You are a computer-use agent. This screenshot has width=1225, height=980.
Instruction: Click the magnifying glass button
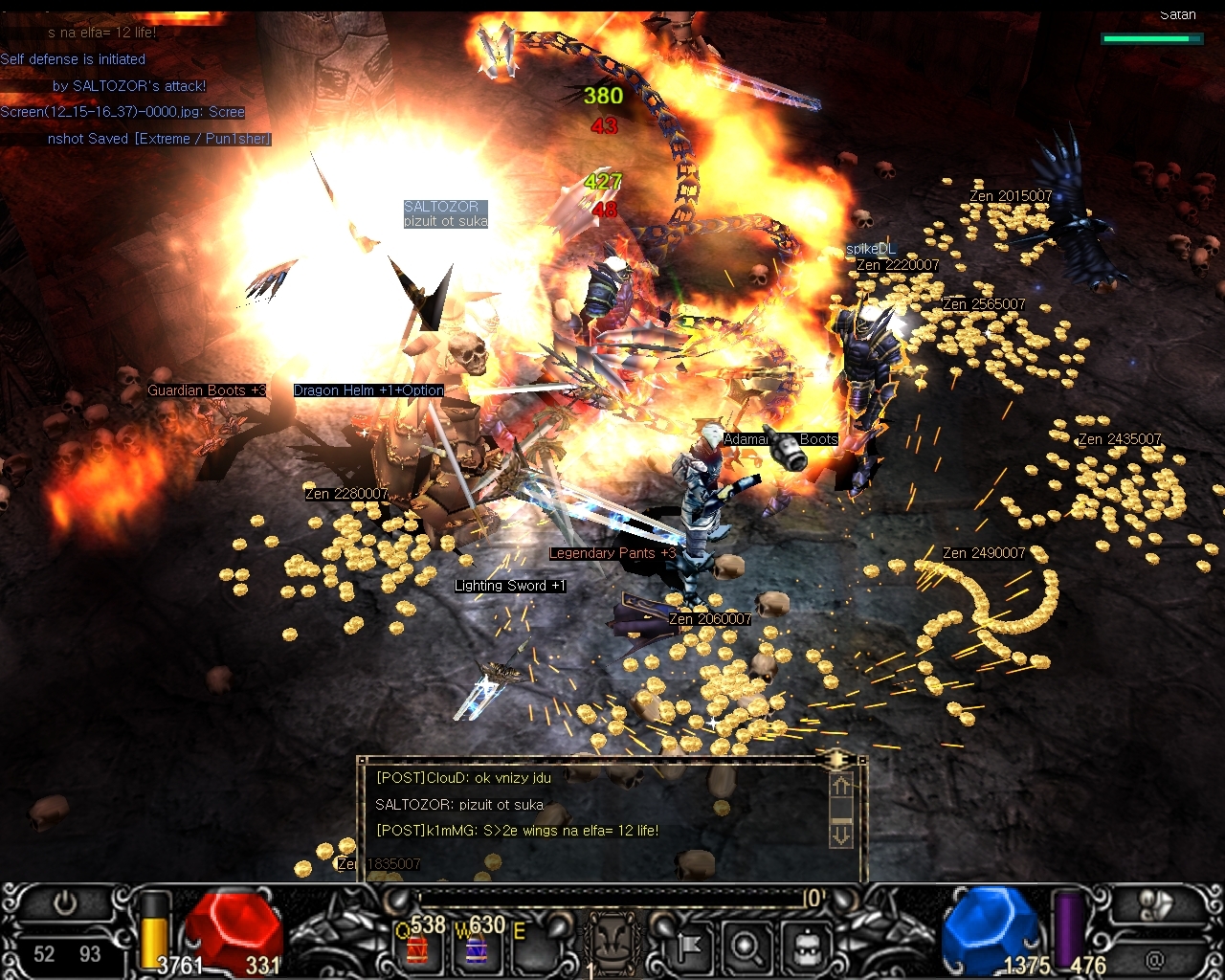(x=746, y=947)
